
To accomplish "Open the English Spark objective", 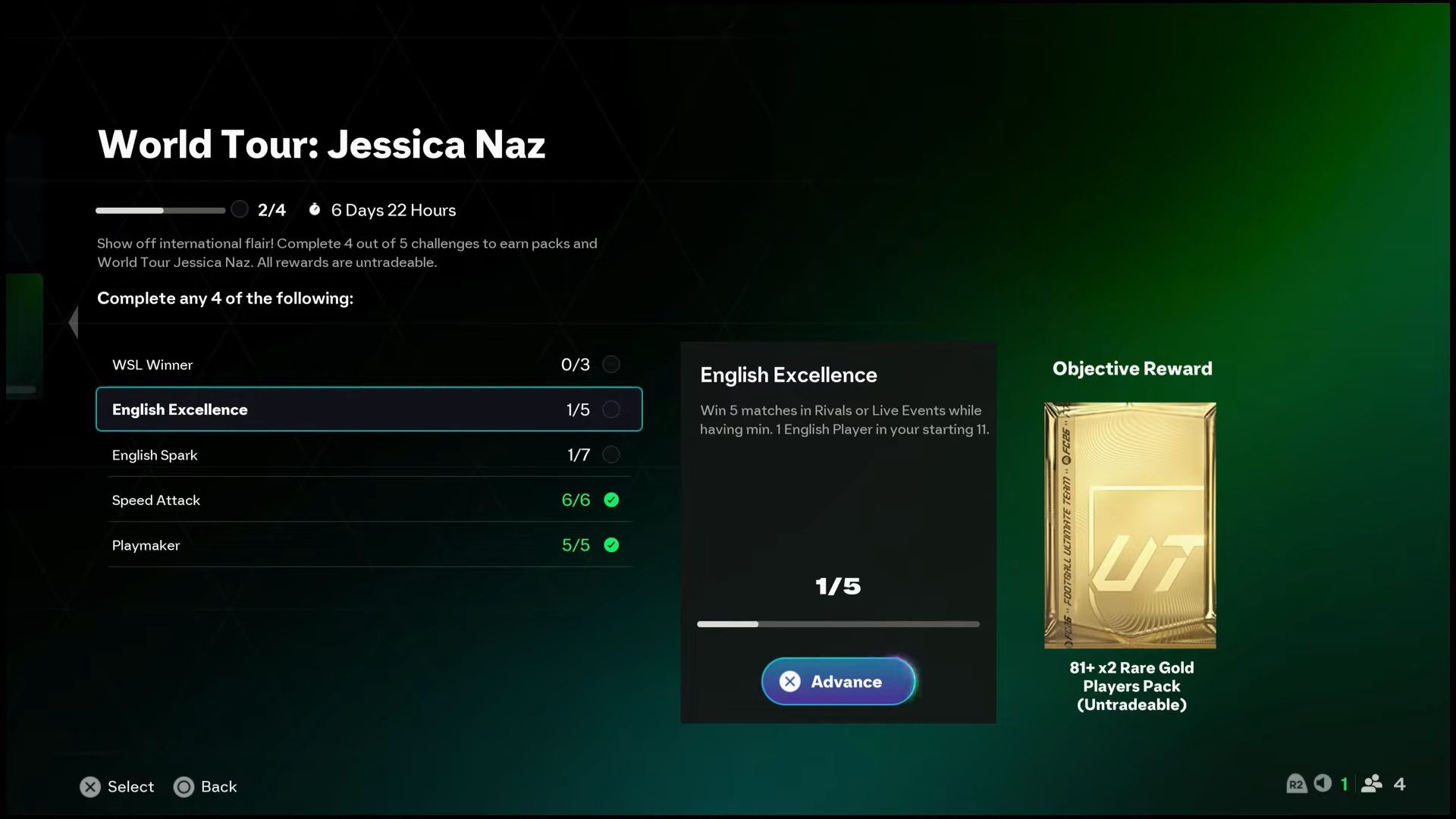I will (369, 455).
